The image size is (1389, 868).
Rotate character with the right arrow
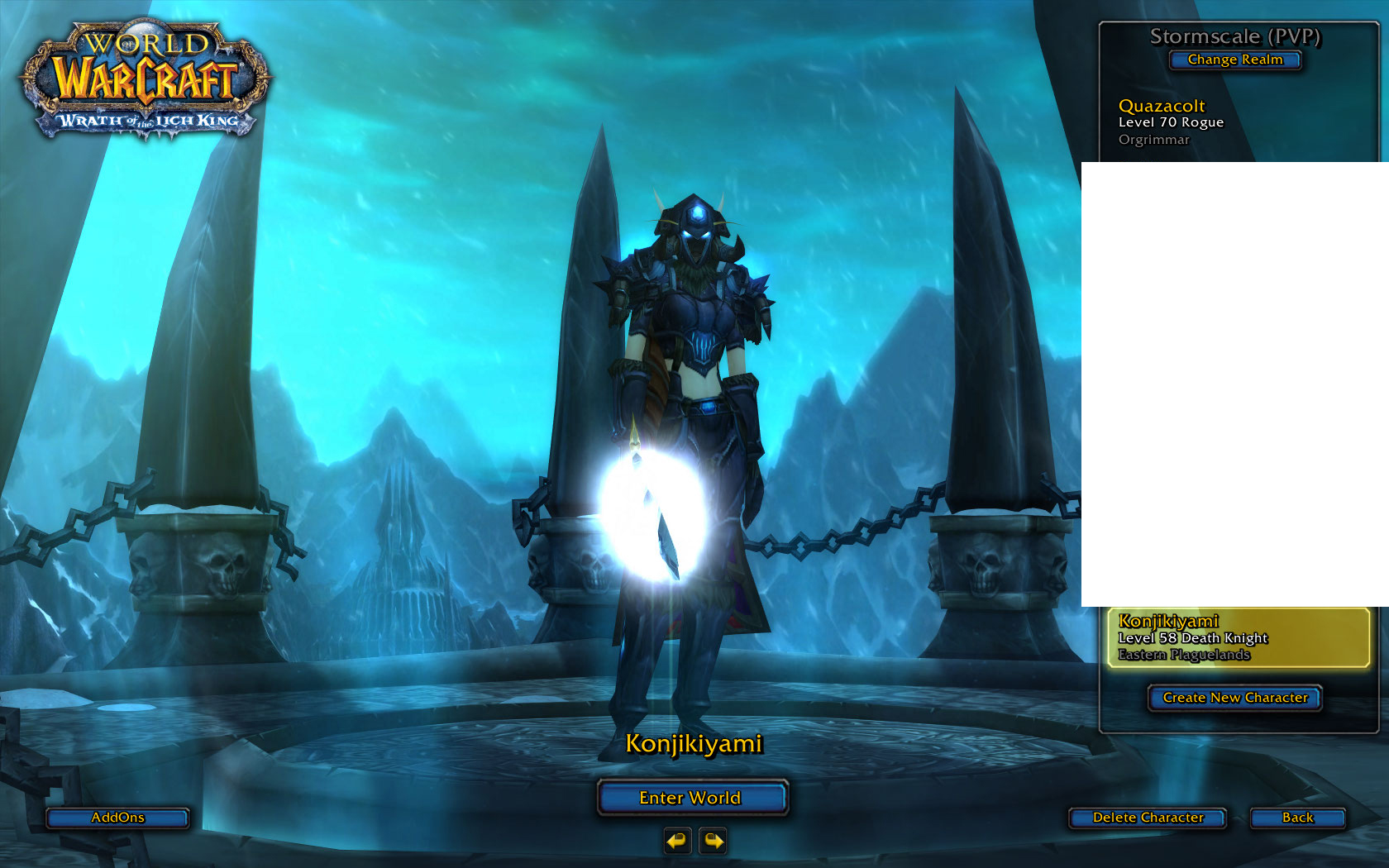click(x=713, y=842)
